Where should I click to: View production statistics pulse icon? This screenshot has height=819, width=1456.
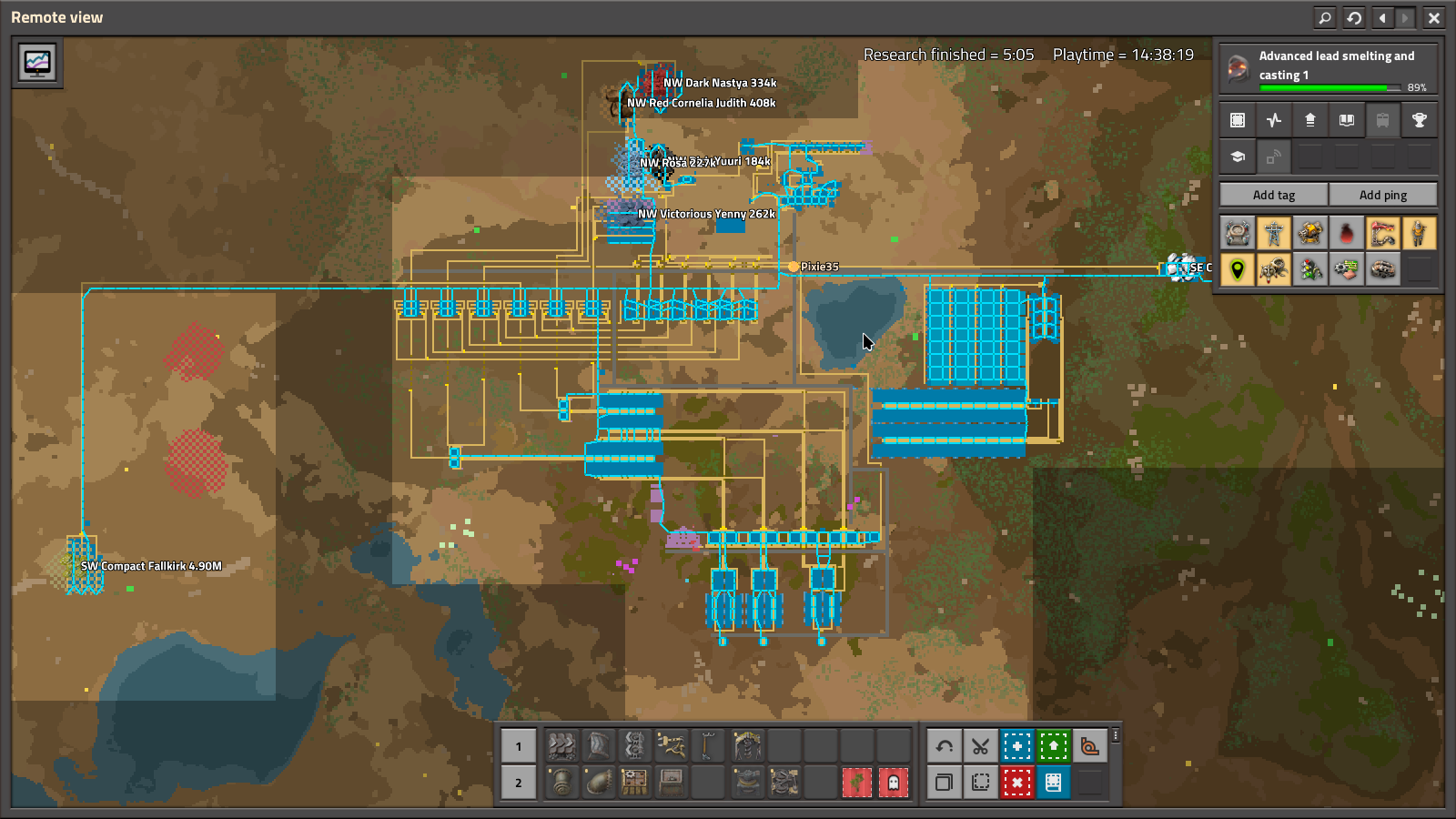tap(1274, 119)
